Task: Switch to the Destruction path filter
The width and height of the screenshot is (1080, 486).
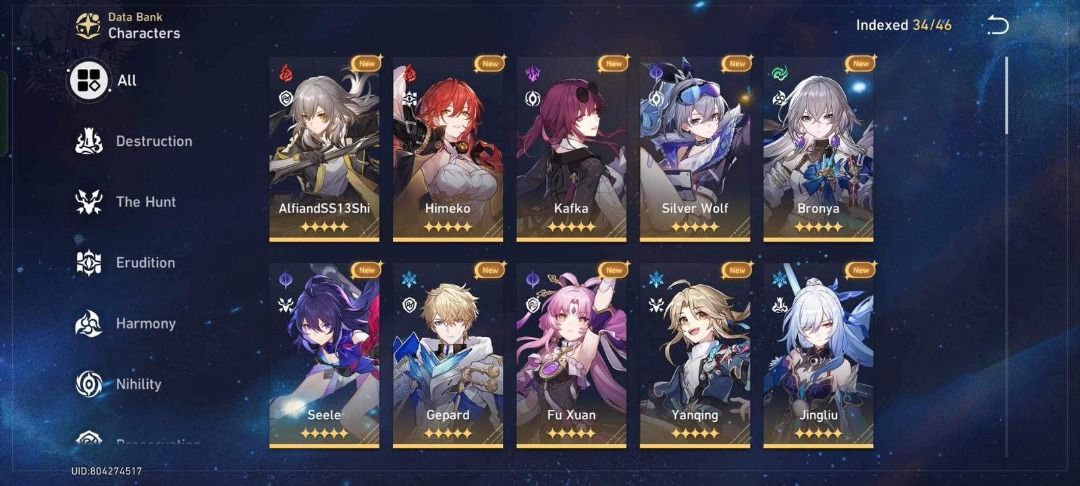Action: 134,142
